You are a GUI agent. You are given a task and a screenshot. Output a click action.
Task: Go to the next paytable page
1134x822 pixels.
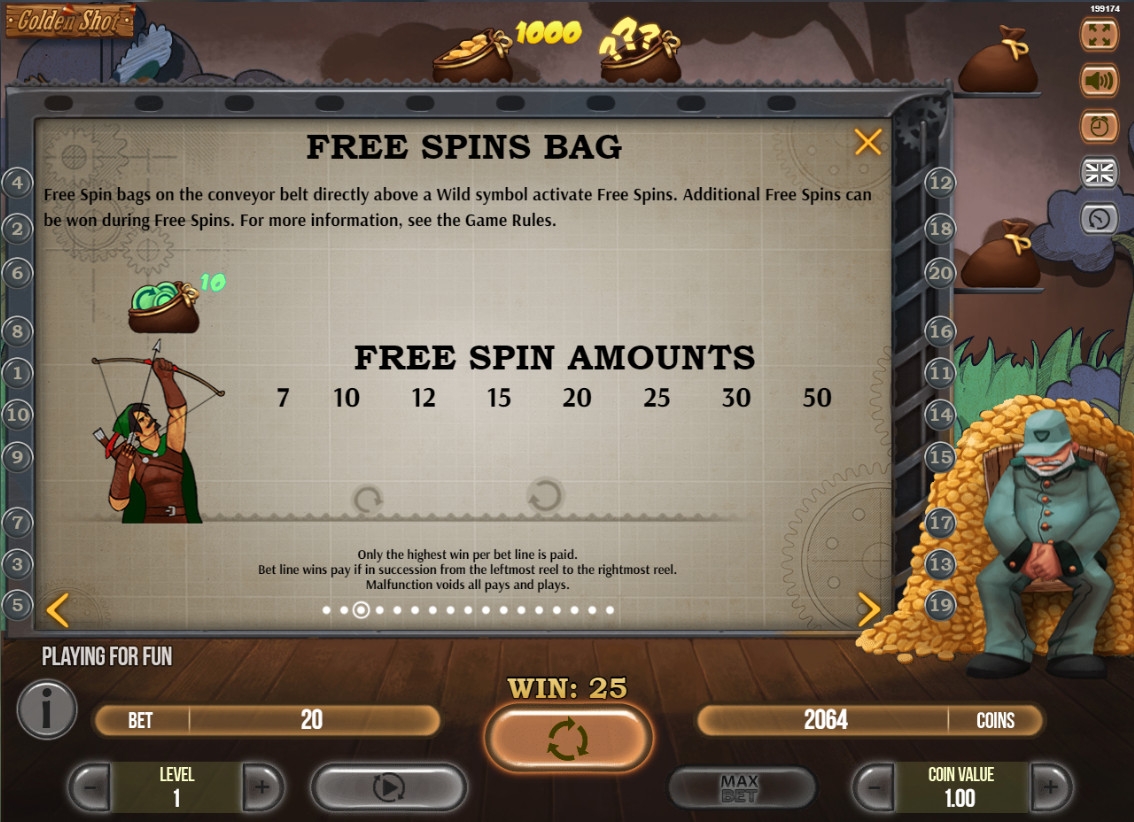(869, 608)
